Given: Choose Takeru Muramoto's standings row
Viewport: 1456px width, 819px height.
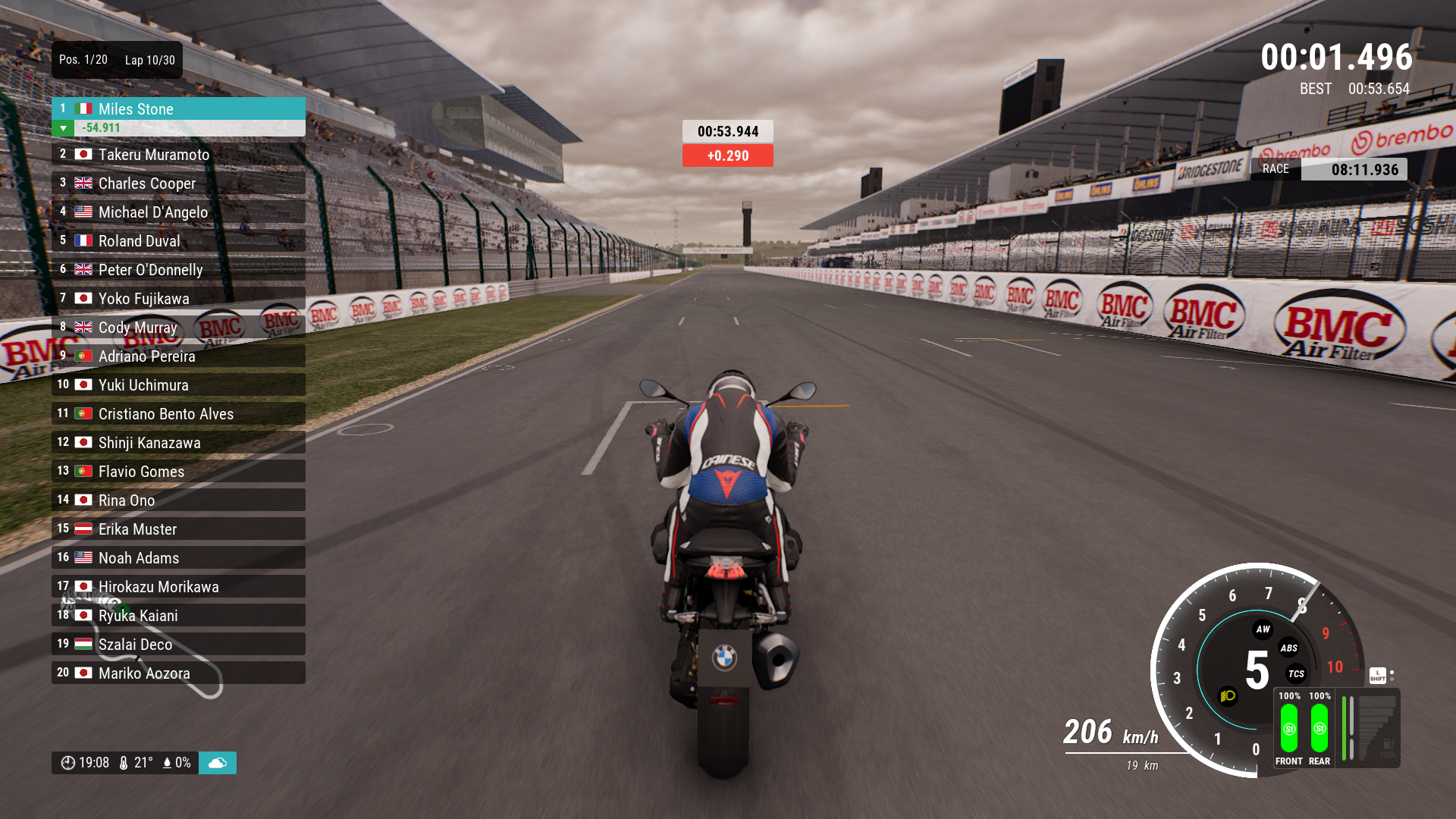Looking at the screenshot, I should [178, 155].
